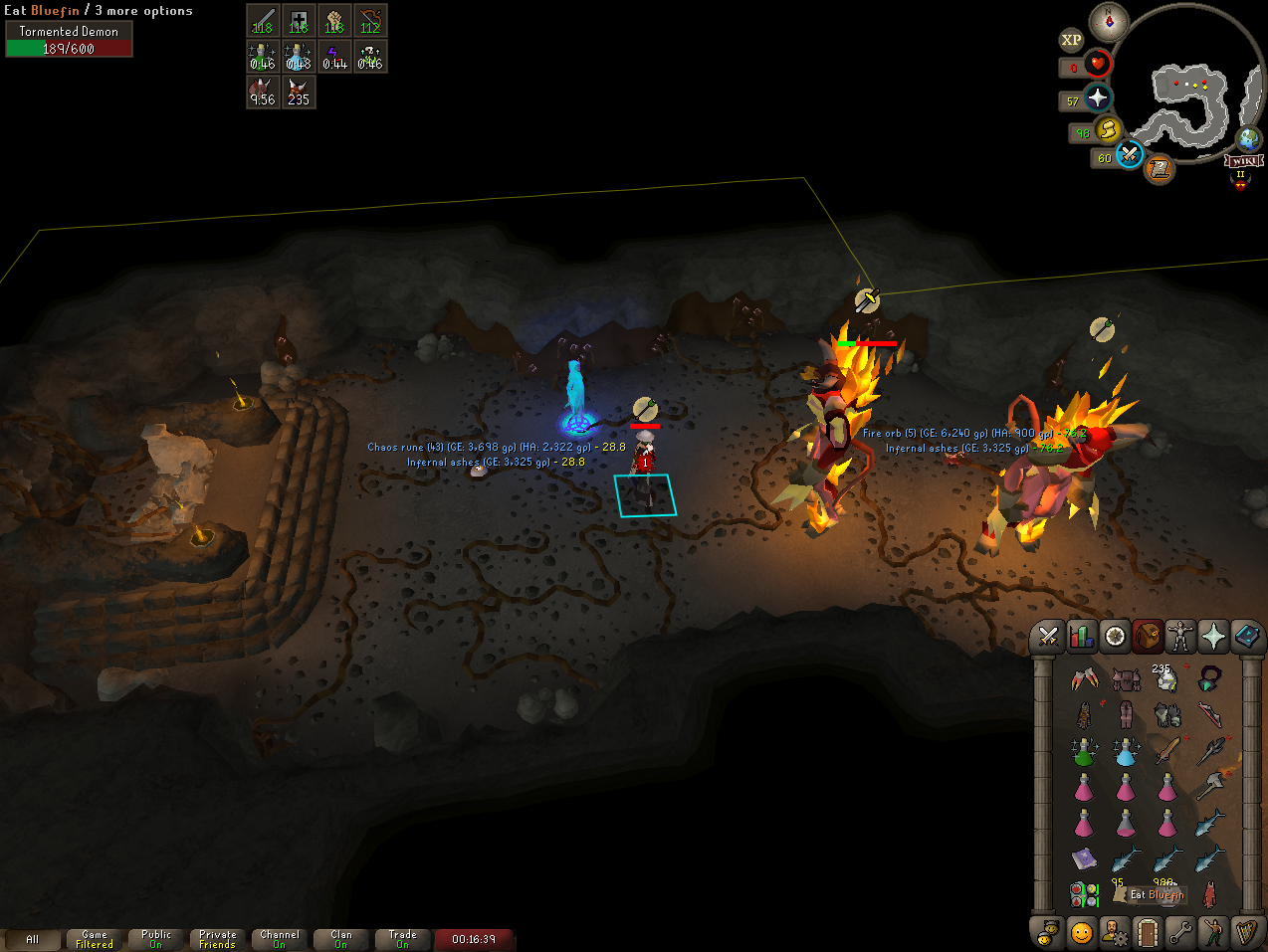
Task: Toggle the Public chat filter
Action: (156, 939)
